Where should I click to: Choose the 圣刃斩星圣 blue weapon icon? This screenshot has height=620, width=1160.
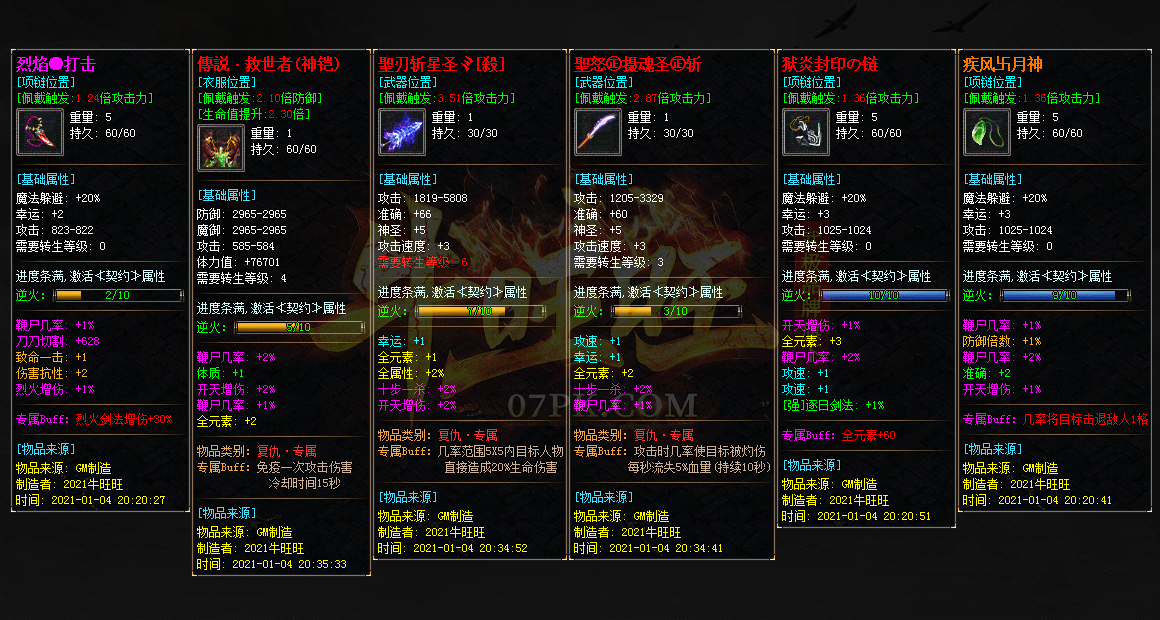pos(402,131)
